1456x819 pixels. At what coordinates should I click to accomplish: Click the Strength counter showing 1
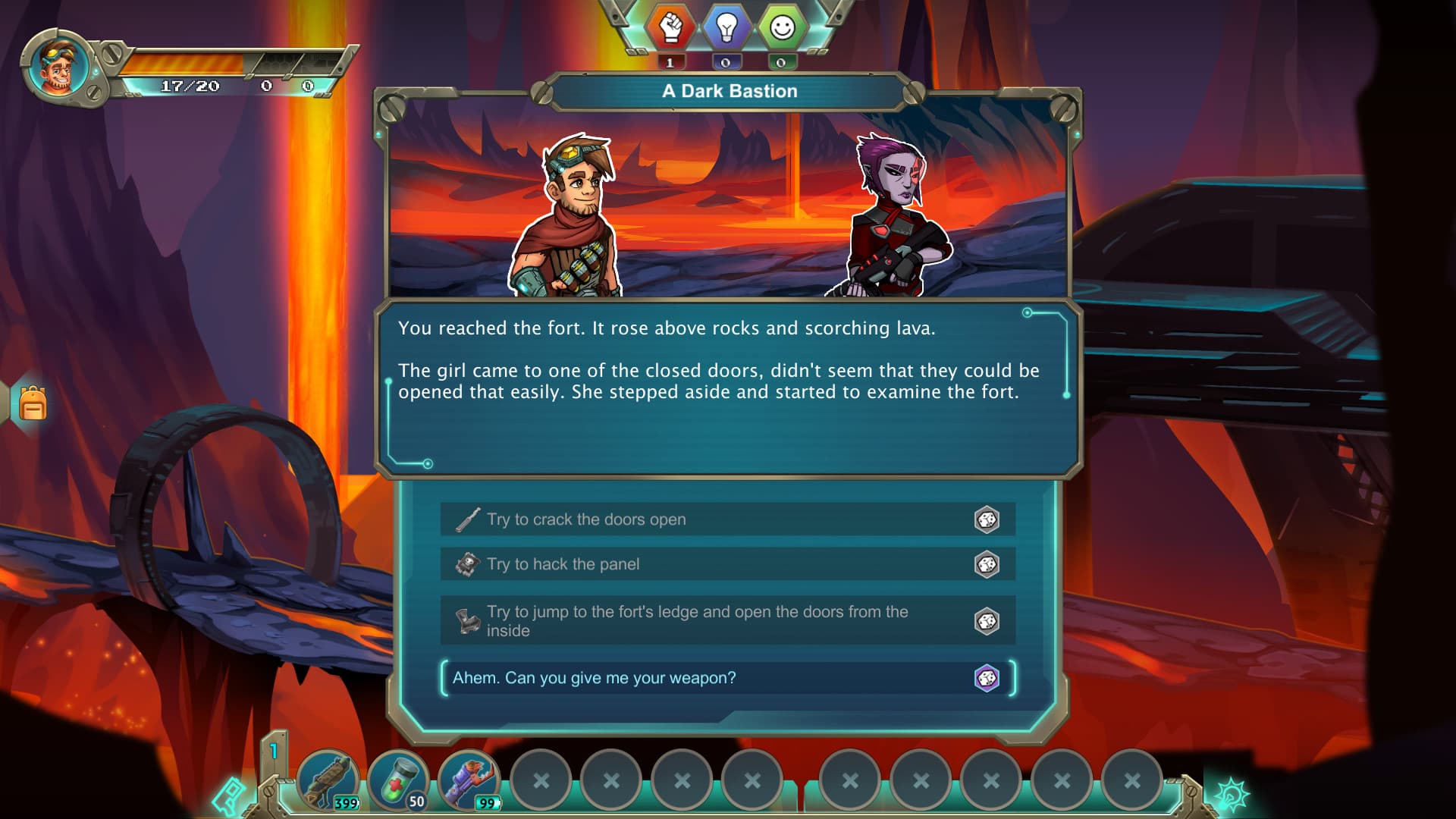click(670, 61)
